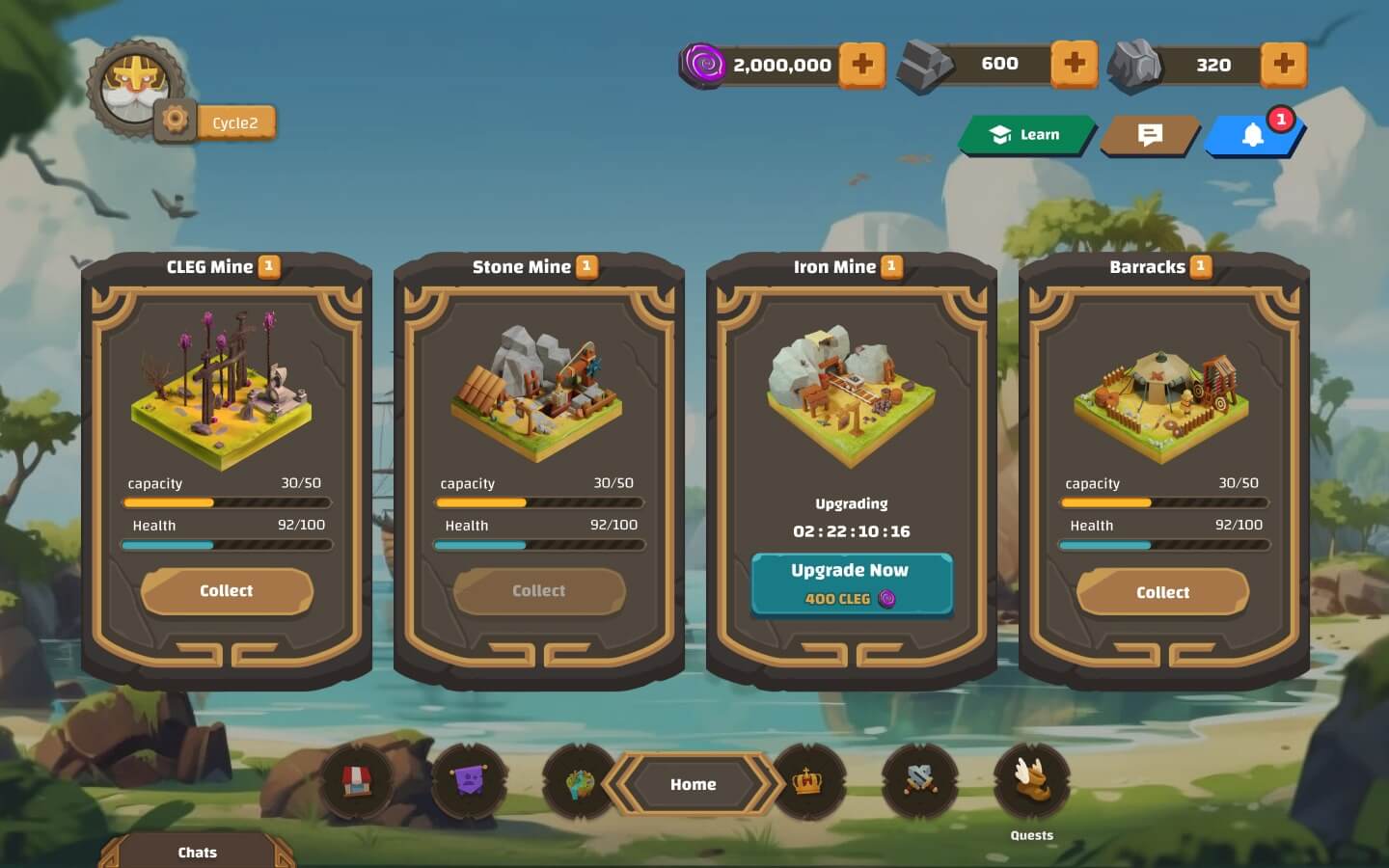
Task: Select the Home navigation tab
Action: coord(693,784)
